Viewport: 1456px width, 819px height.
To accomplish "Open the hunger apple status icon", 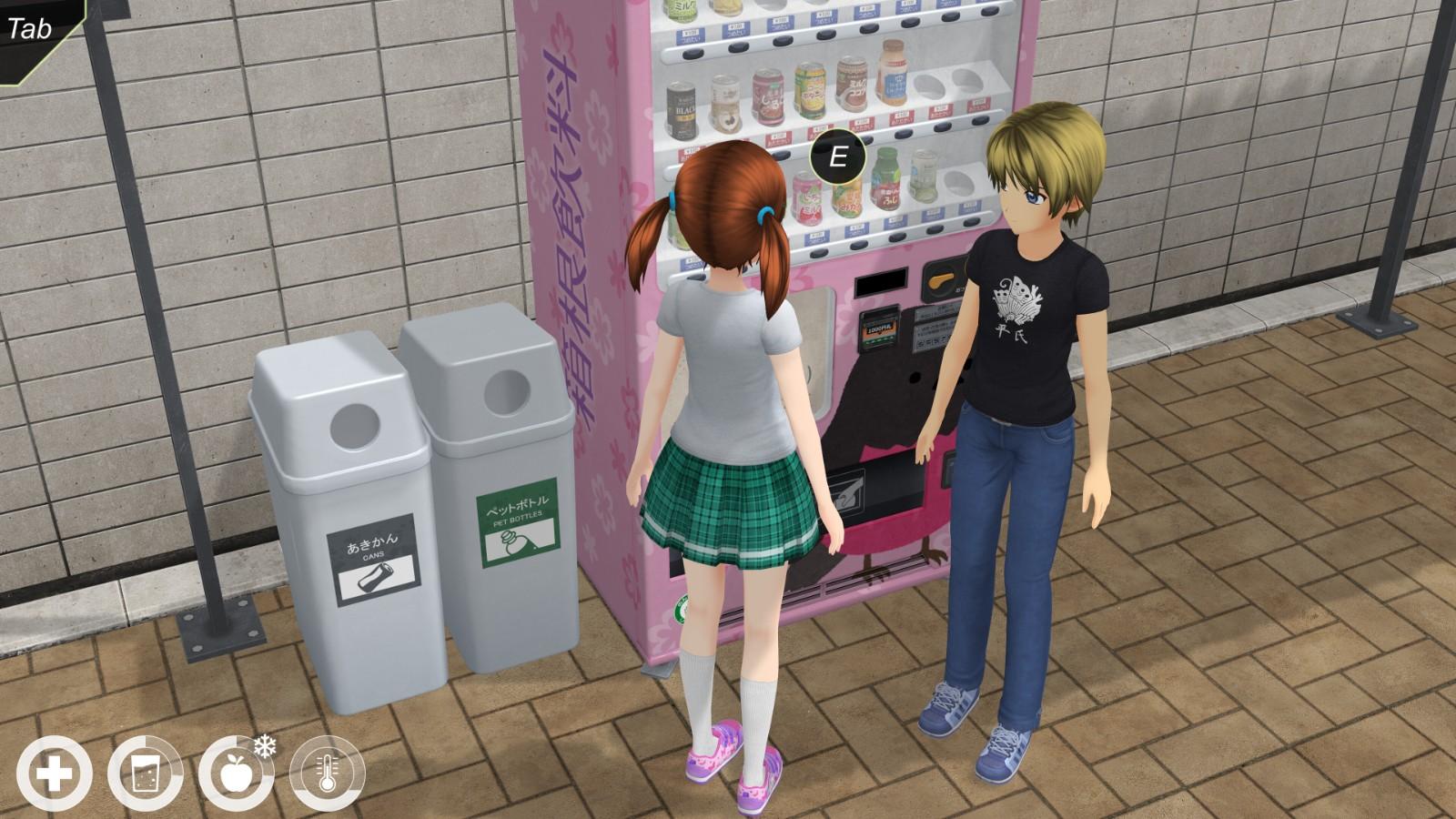I will tap(236, 775).
